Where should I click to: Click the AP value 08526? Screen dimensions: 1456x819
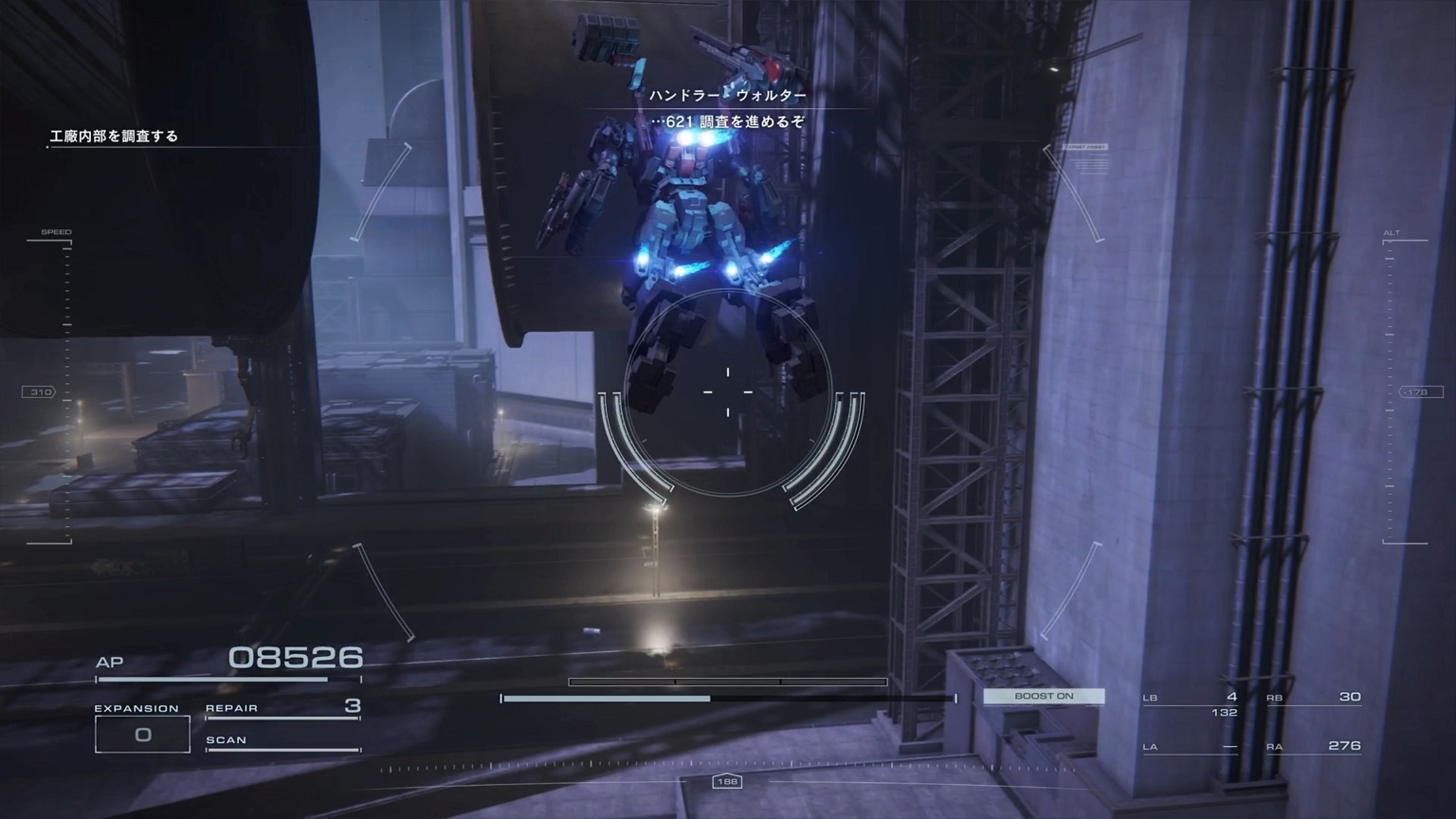coord(297,656)
